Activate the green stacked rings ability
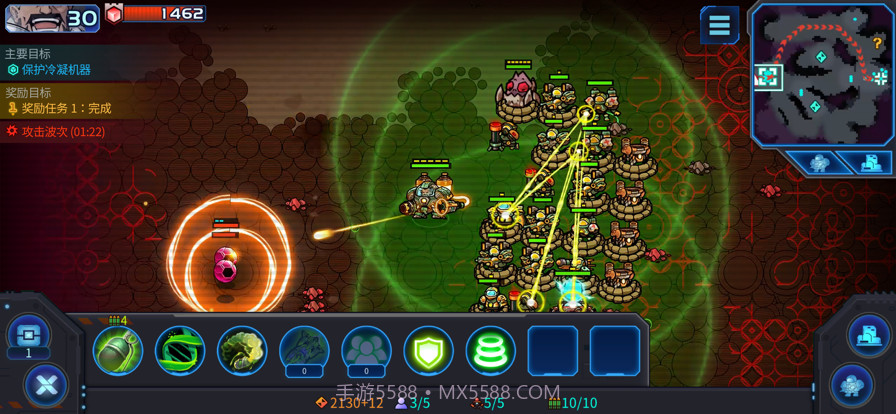 click(x=490, y=351)
